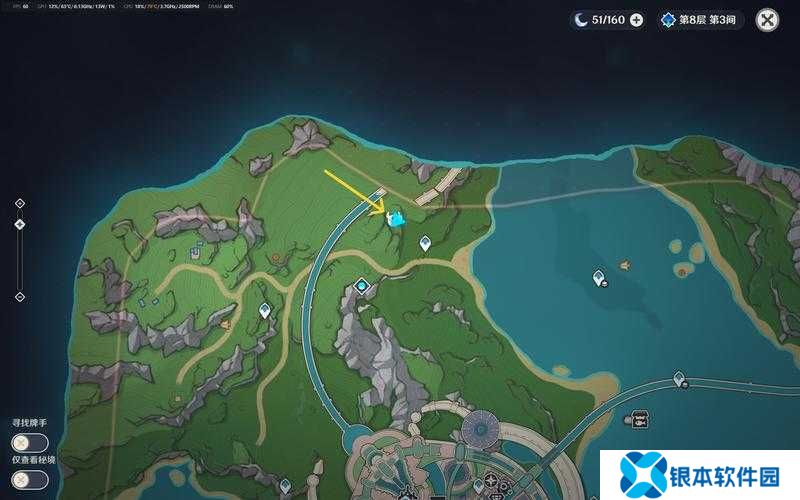Toggle the 寻找牌手 switch
The height and width of the screenshot is (500, 800).
[29, 442]
